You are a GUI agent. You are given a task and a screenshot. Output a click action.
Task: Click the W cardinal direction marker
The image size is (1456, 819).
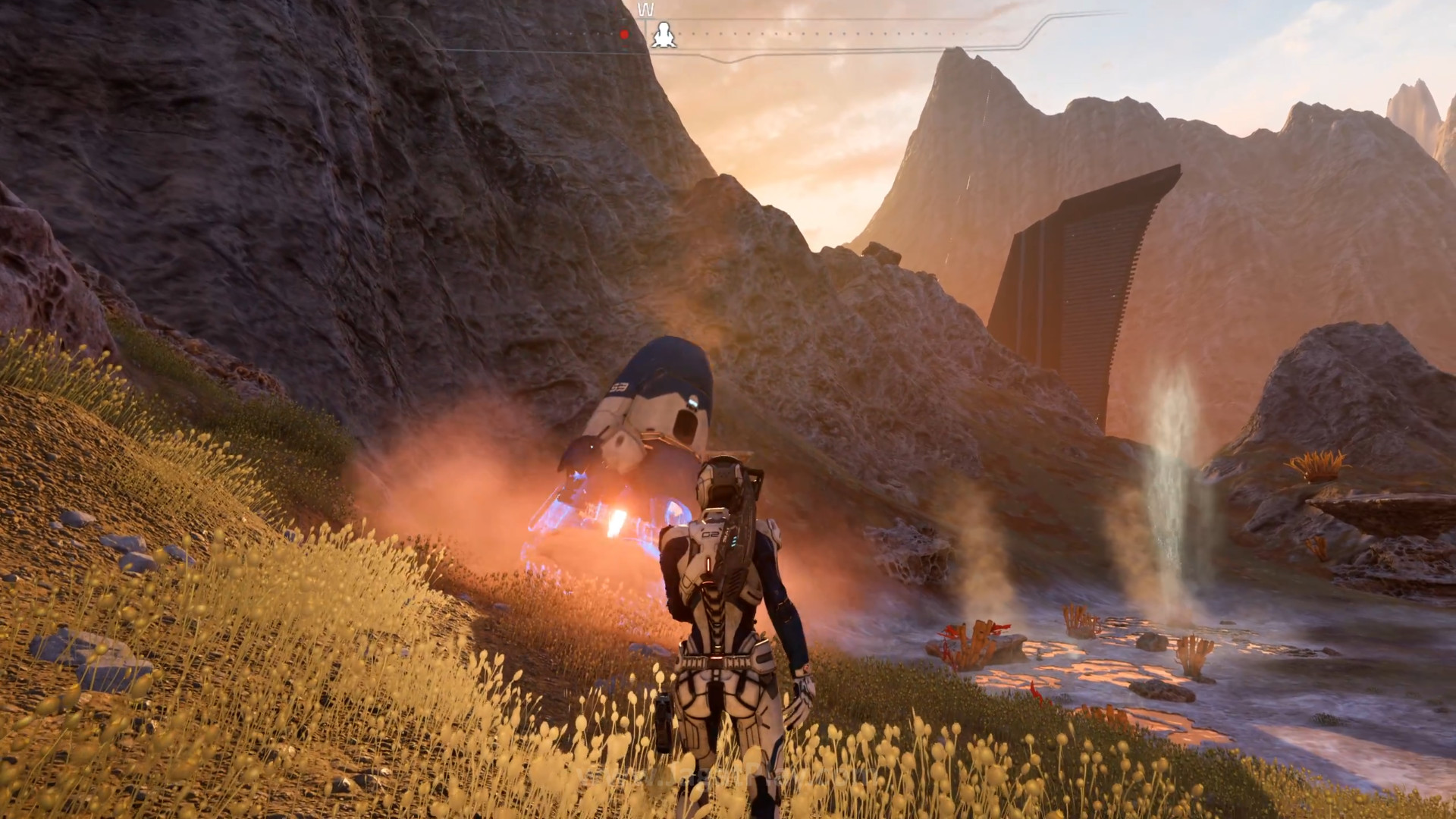pos(646,9)
